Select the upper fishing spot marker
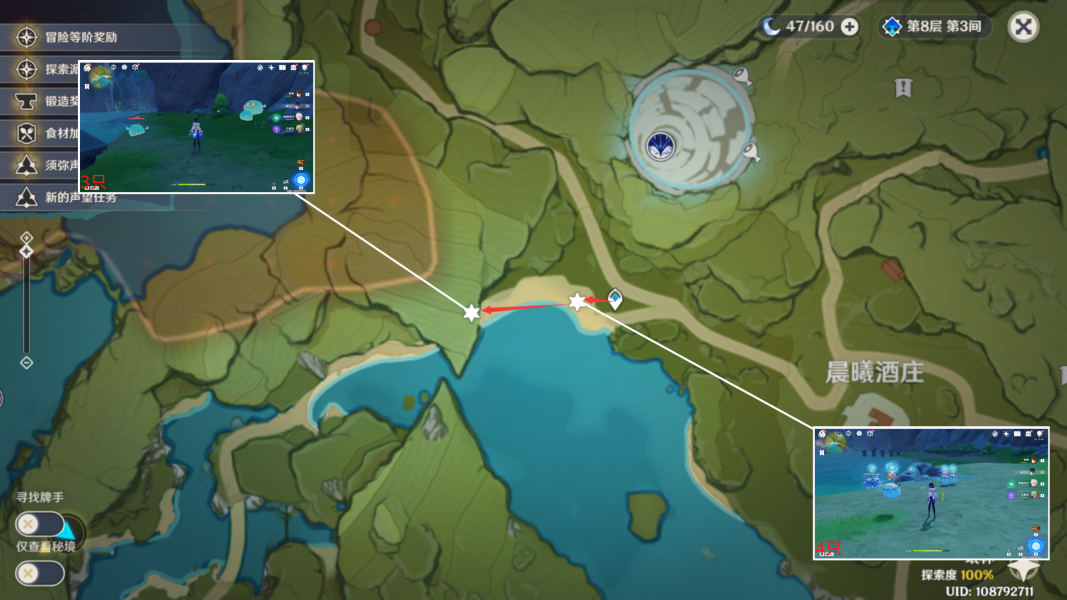Viewport: 1067px width, 600px height. point(741,75)
